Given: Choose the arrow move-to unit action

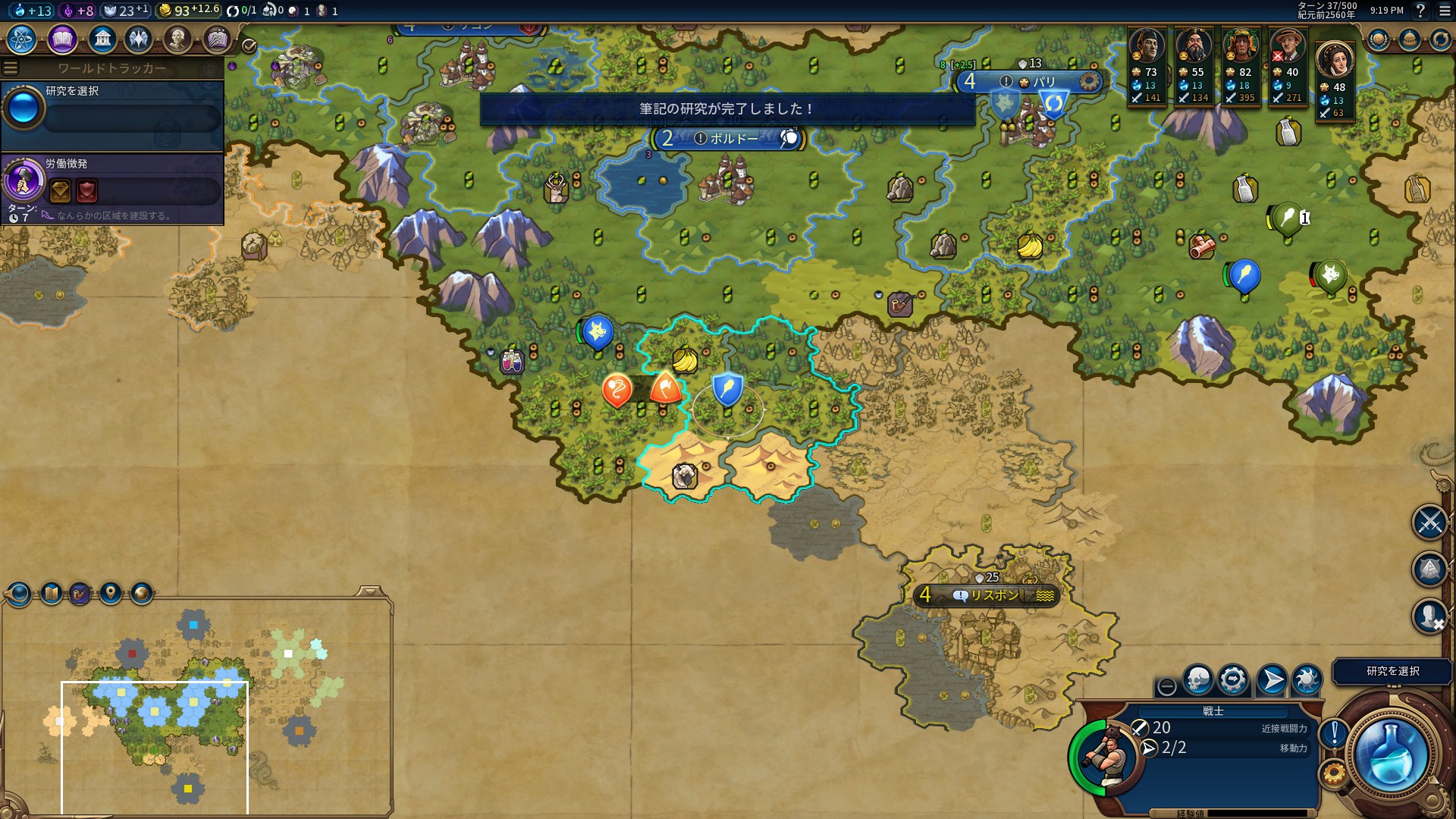Looking at the screenshot, I should (x=1271, y=679).
